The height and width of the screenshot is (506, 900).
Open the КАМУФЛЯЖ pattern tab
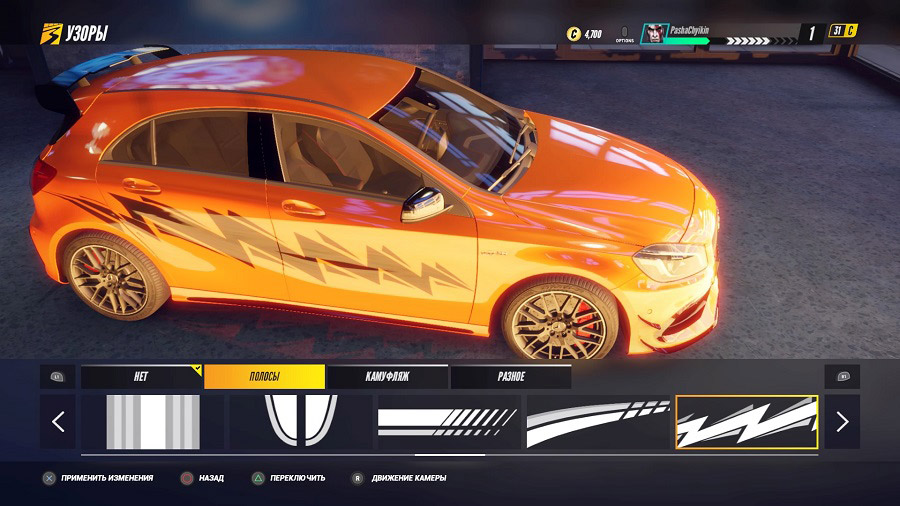387,377
